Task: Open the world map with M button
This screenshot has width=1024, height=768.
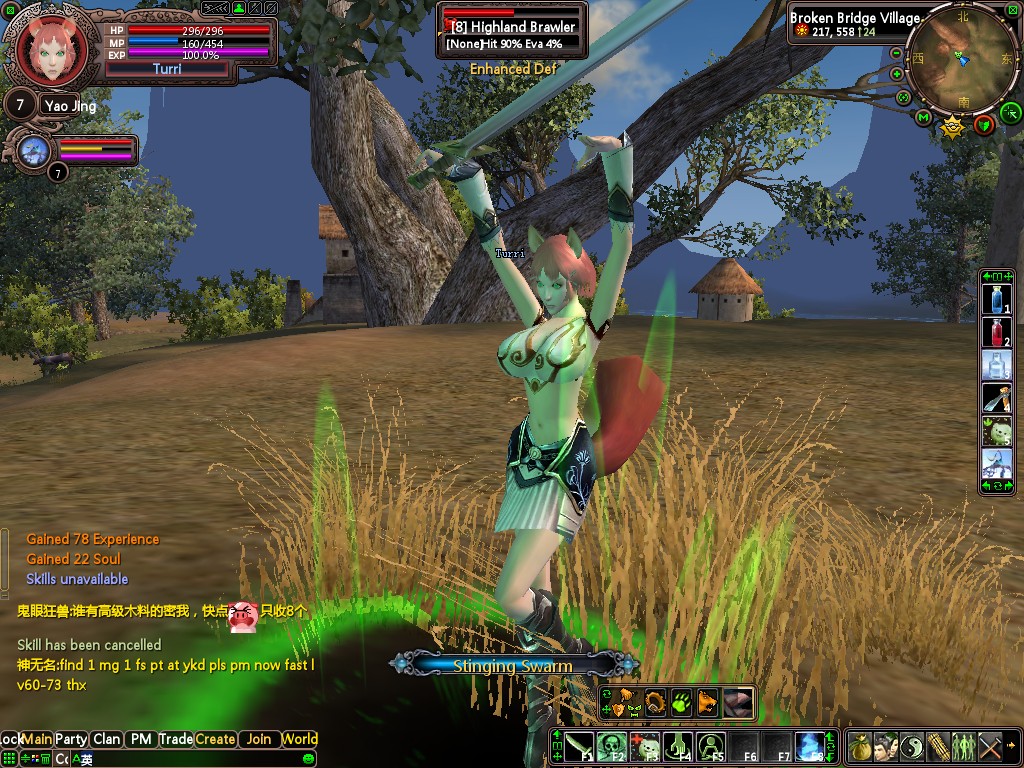Action: pyautogui.click(x=923, y=119)
